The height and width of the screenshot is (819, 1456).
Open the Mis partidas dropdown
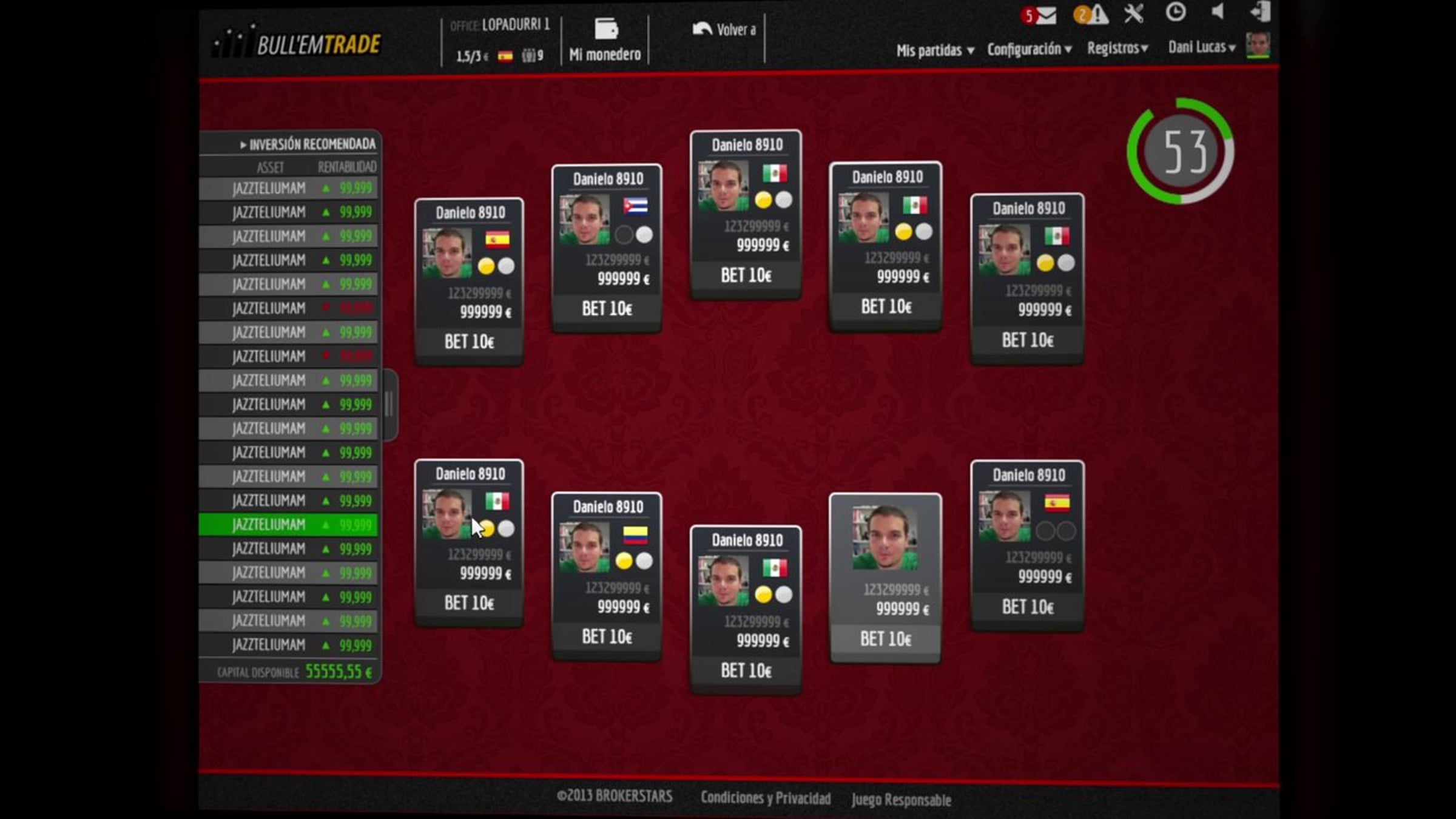pos(935,50)
